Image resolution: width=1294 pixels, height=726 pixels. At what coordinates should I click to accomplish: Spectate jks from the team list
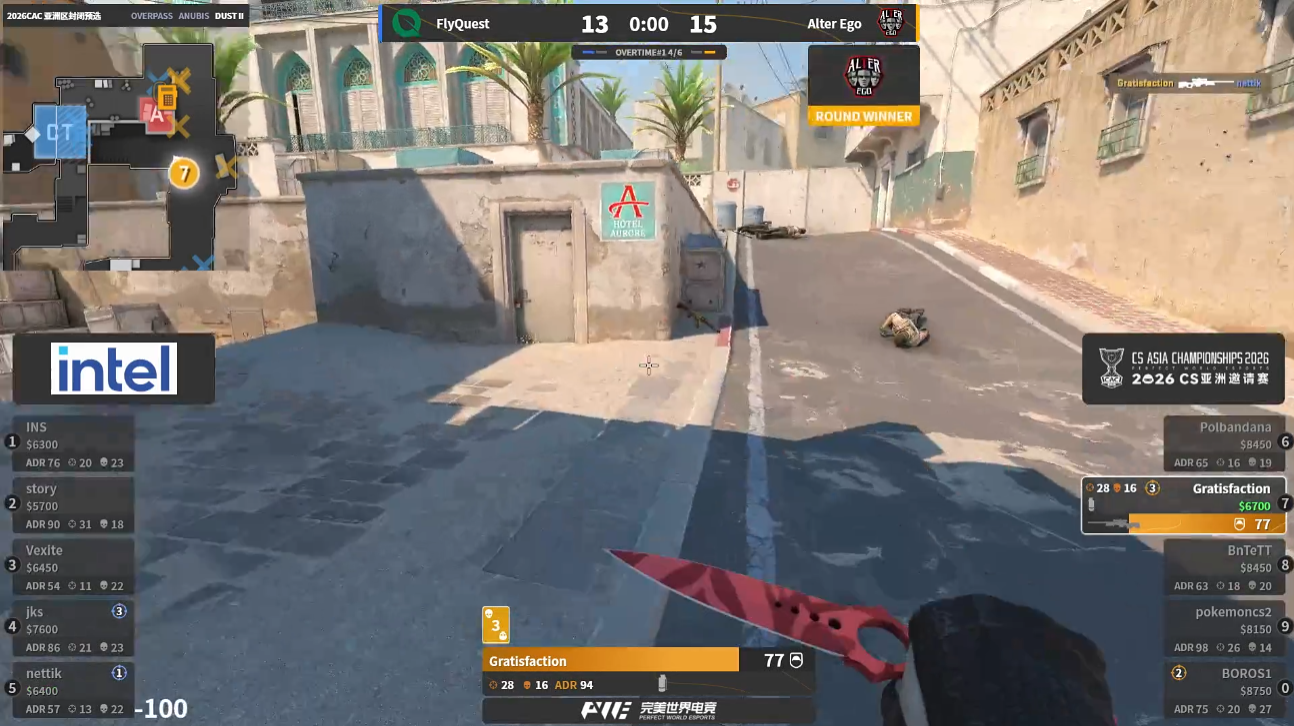(x=73, y=628)
